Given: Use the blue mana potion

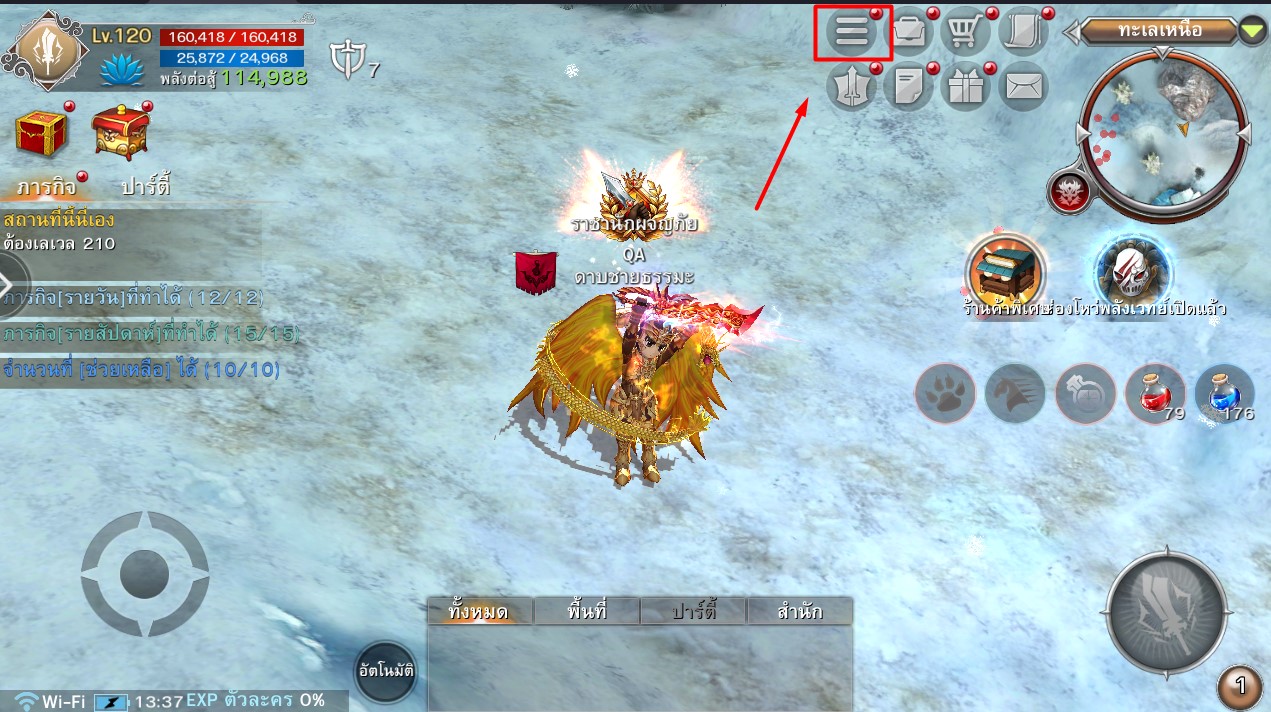Looking at the screenshot, I should tap(1224, 392).
